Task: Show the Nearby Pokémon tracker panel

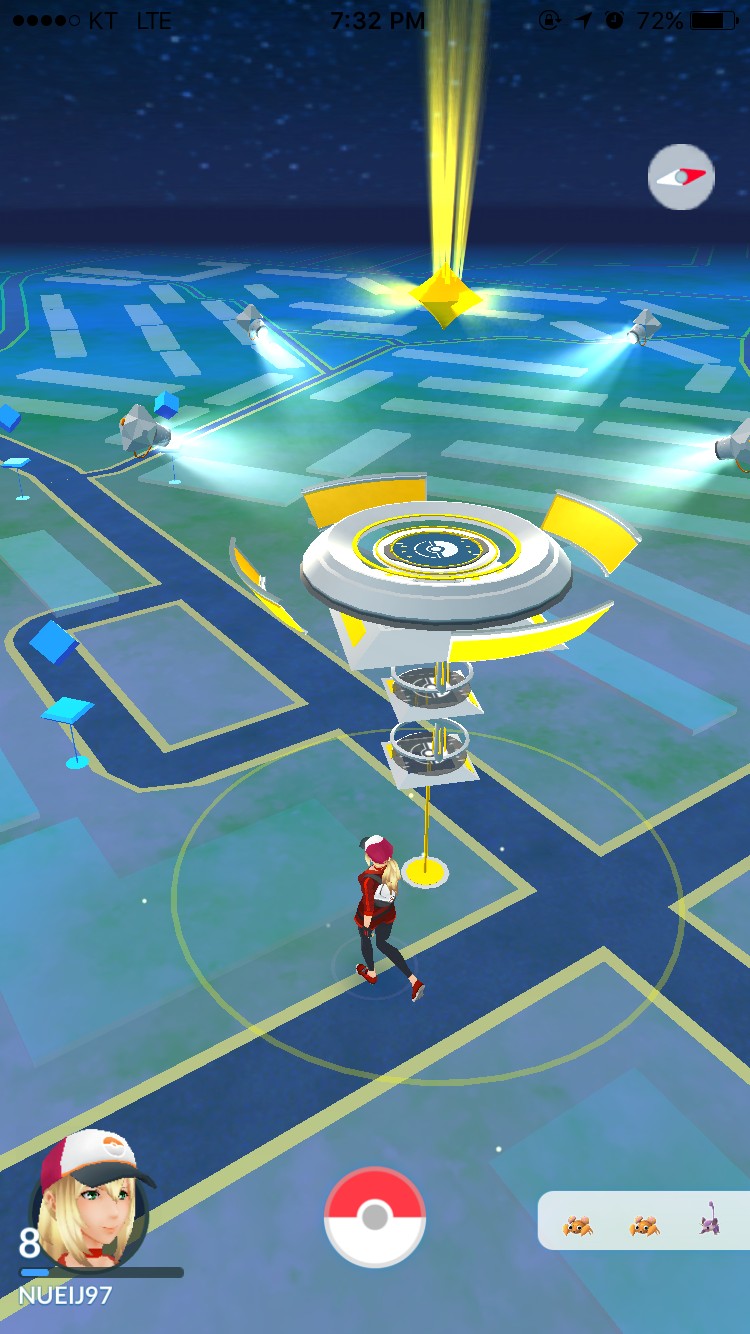Action: pos(643,1221)
